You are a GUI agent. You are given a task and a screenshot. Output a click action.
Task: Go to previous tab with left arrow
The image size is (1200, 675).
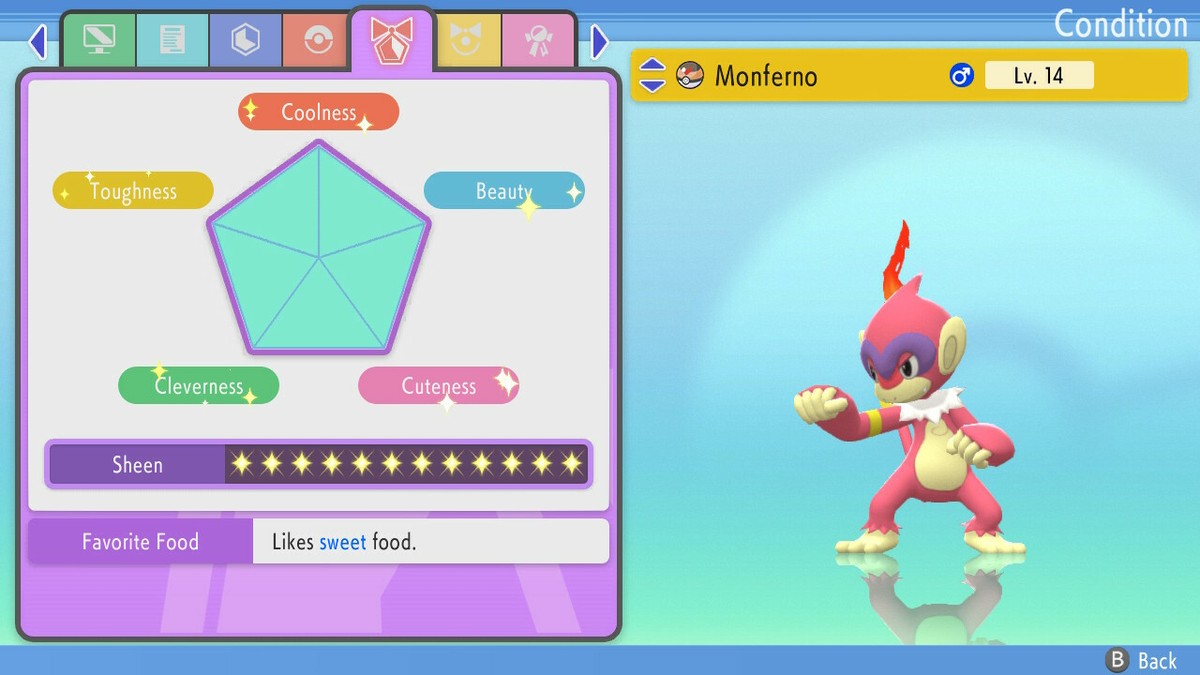38,42
